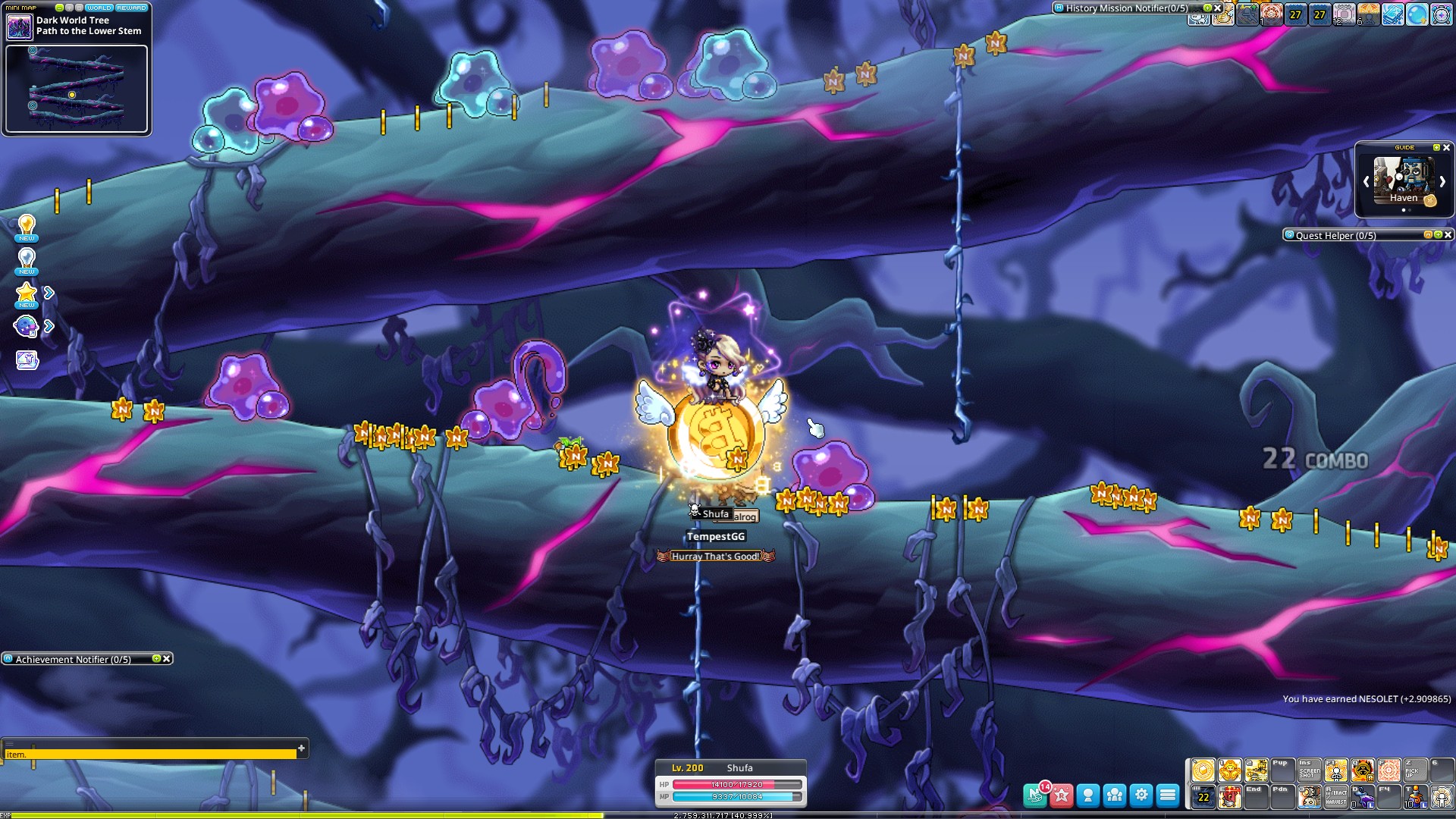The height and width of the screenshot is (819, 1456).
Task: Close the History Mission Notifier
Action: (x=1218, y=8)
